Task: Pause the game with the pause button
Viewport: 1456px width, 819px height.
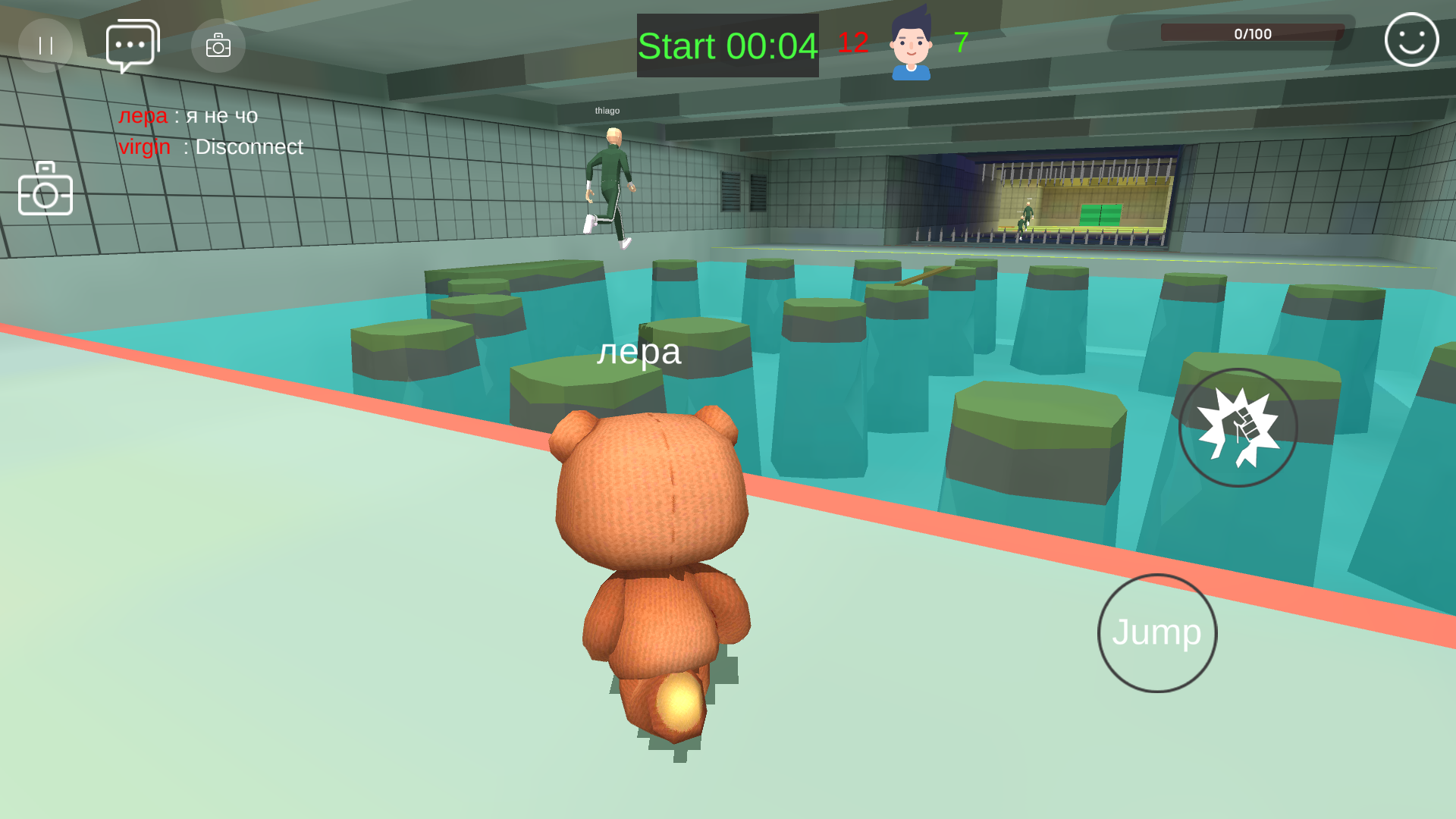Action: pos(45,45)
